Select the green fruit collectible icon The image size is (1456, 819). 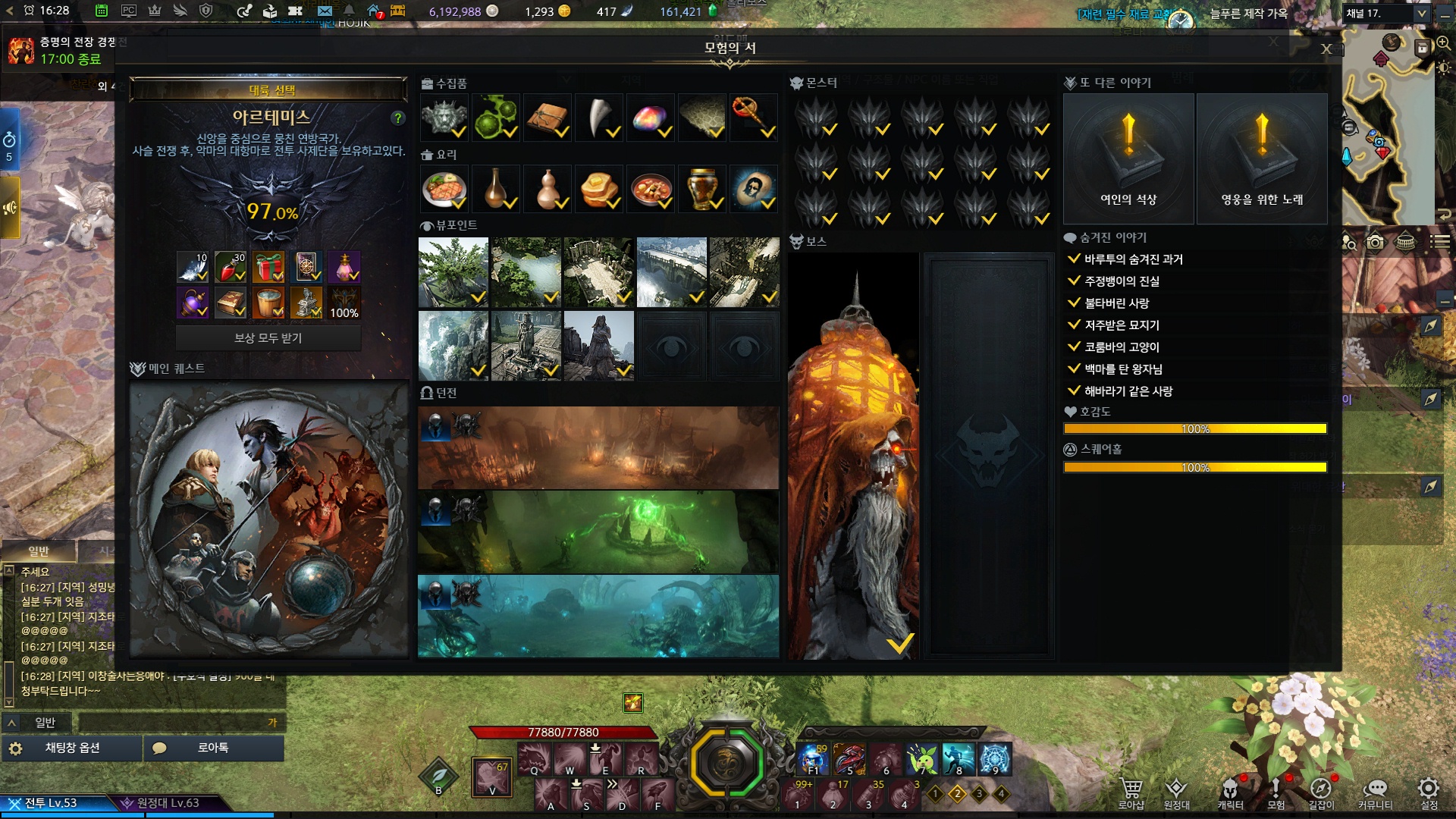[496, 118]
